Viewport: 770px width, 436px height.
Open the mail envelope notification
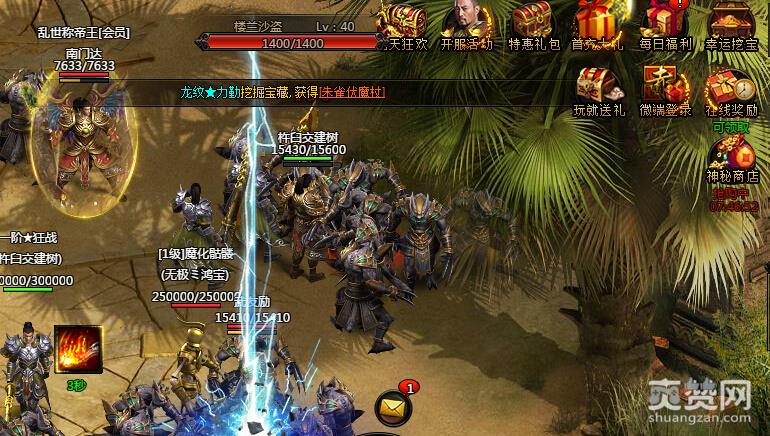click(392, 406)
